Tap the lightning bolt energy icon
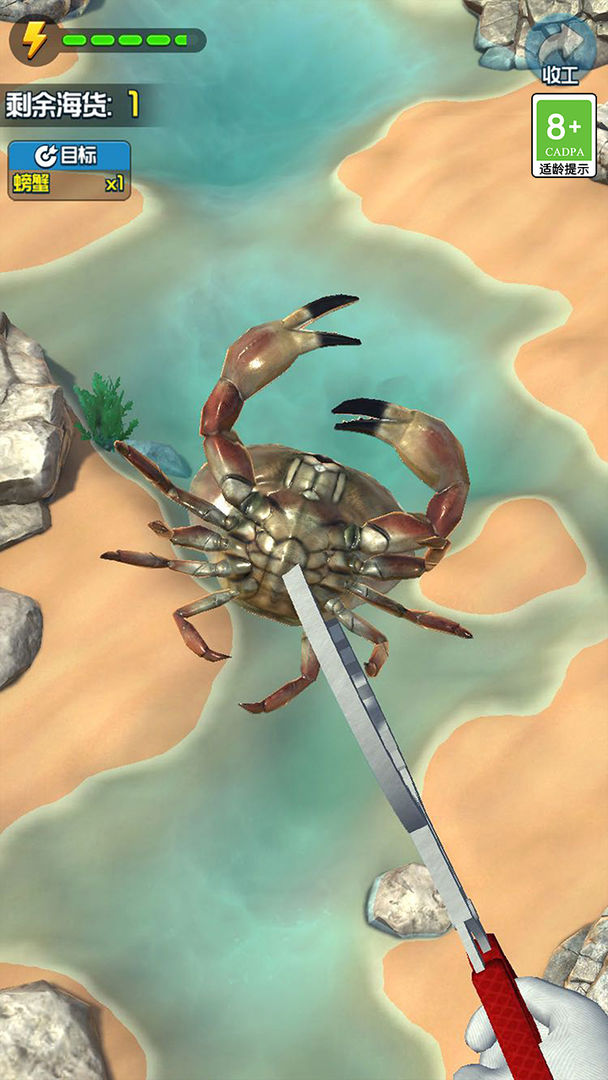 click(x=35, y=40)
